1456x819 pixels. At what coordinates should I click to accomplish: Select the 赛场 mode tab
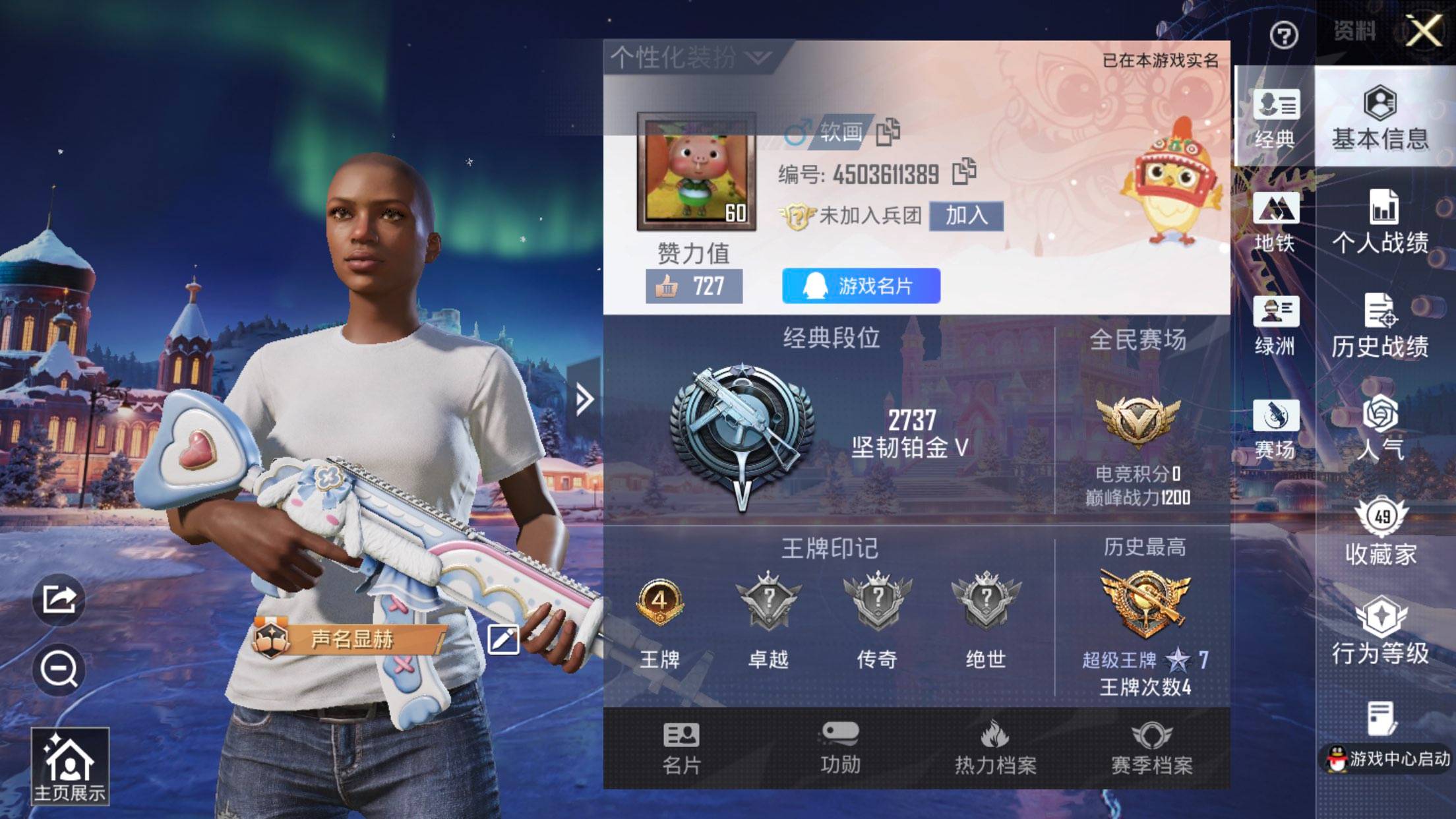coord(1275,429)
